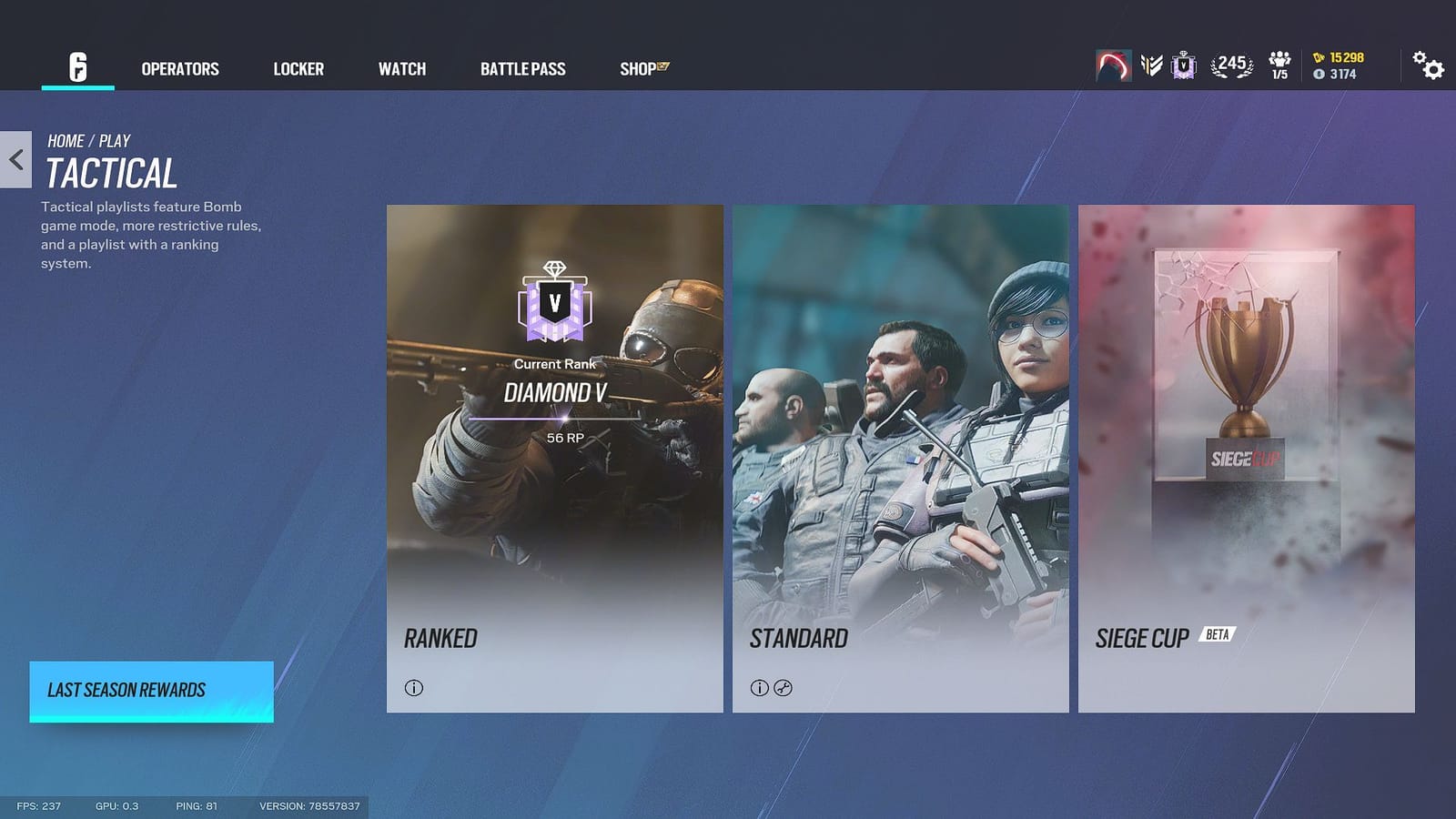View the battle pass chevron rank icon

(x=1151, y=66)
